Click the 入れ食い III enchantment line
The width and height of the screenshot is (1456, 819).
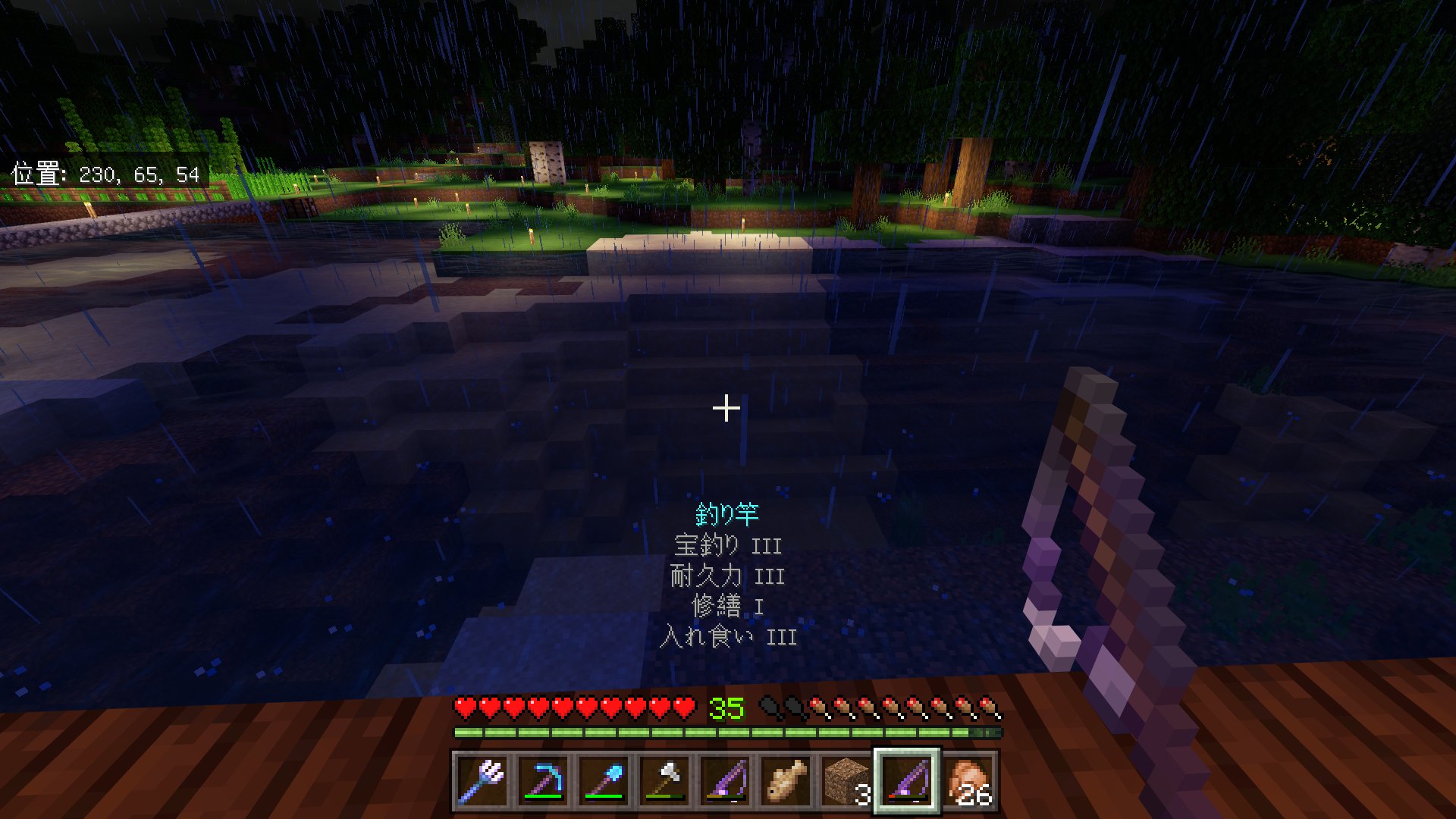(730, 637)
